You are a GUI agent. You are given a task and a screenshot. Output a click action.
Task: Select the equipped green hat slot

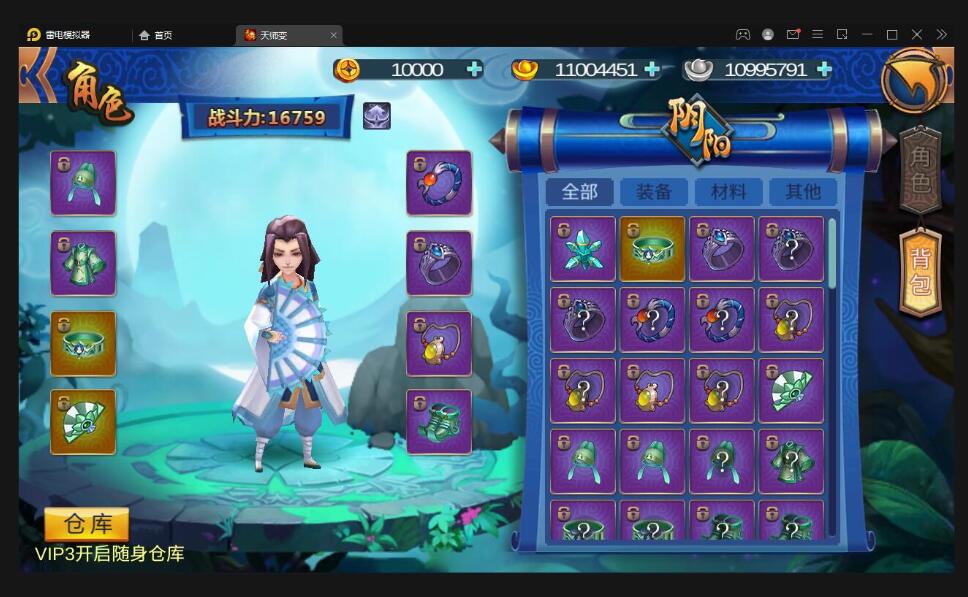click(83, 183)
